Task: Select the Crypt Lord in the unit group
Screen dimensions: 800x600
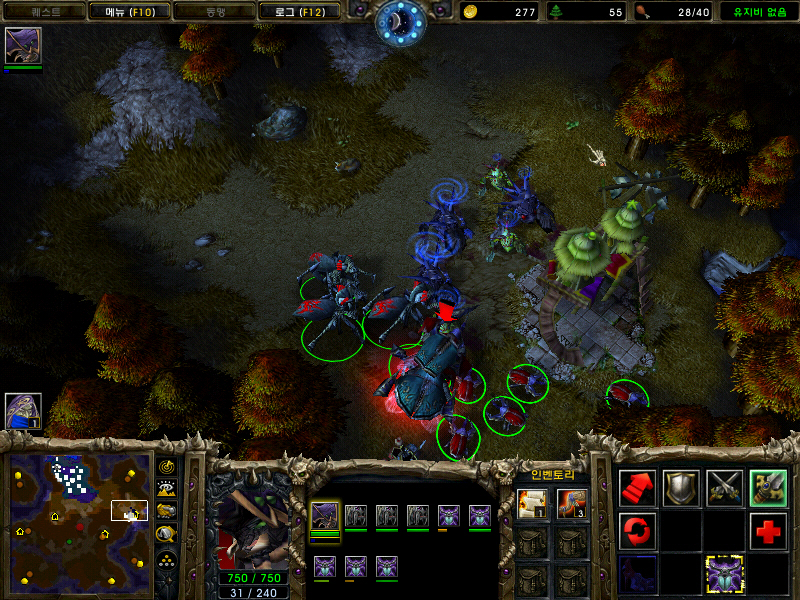Action: point(324,516)
